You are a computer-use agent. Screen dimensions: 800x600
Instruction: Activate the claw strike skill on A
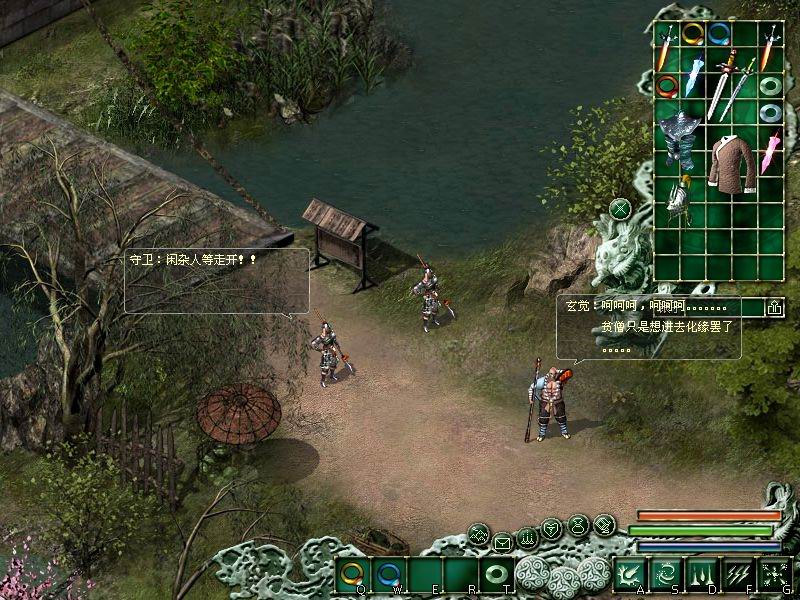[629, 574]
